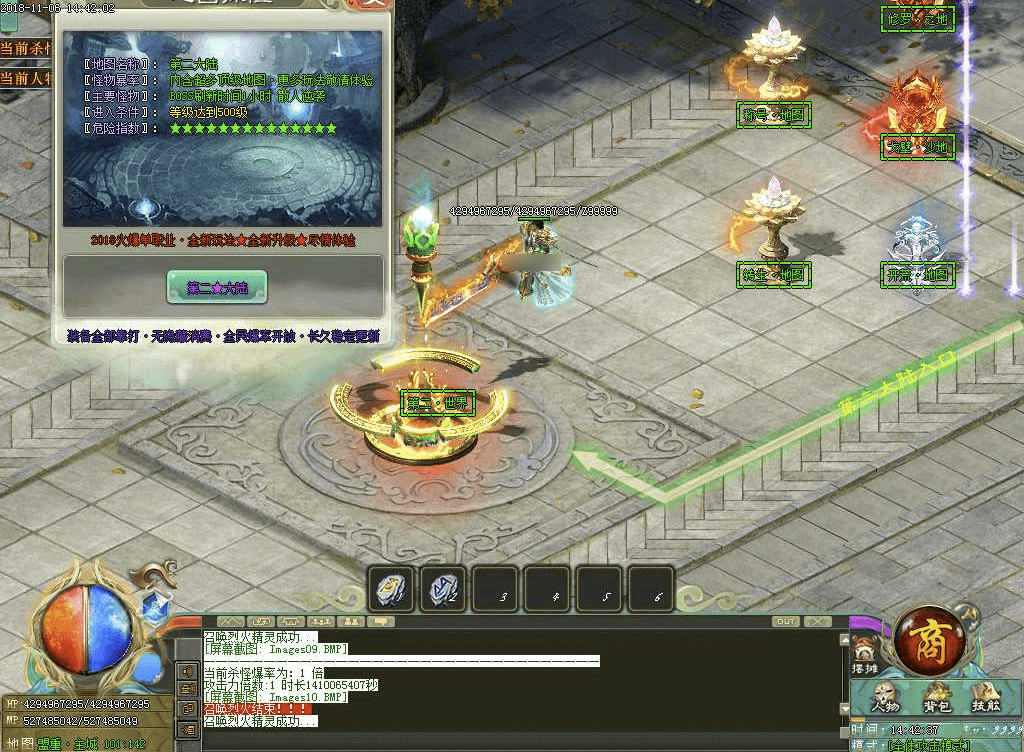Open the 背包 backpack
This screenshot has height=752, width=1024.
coord(936,696)
